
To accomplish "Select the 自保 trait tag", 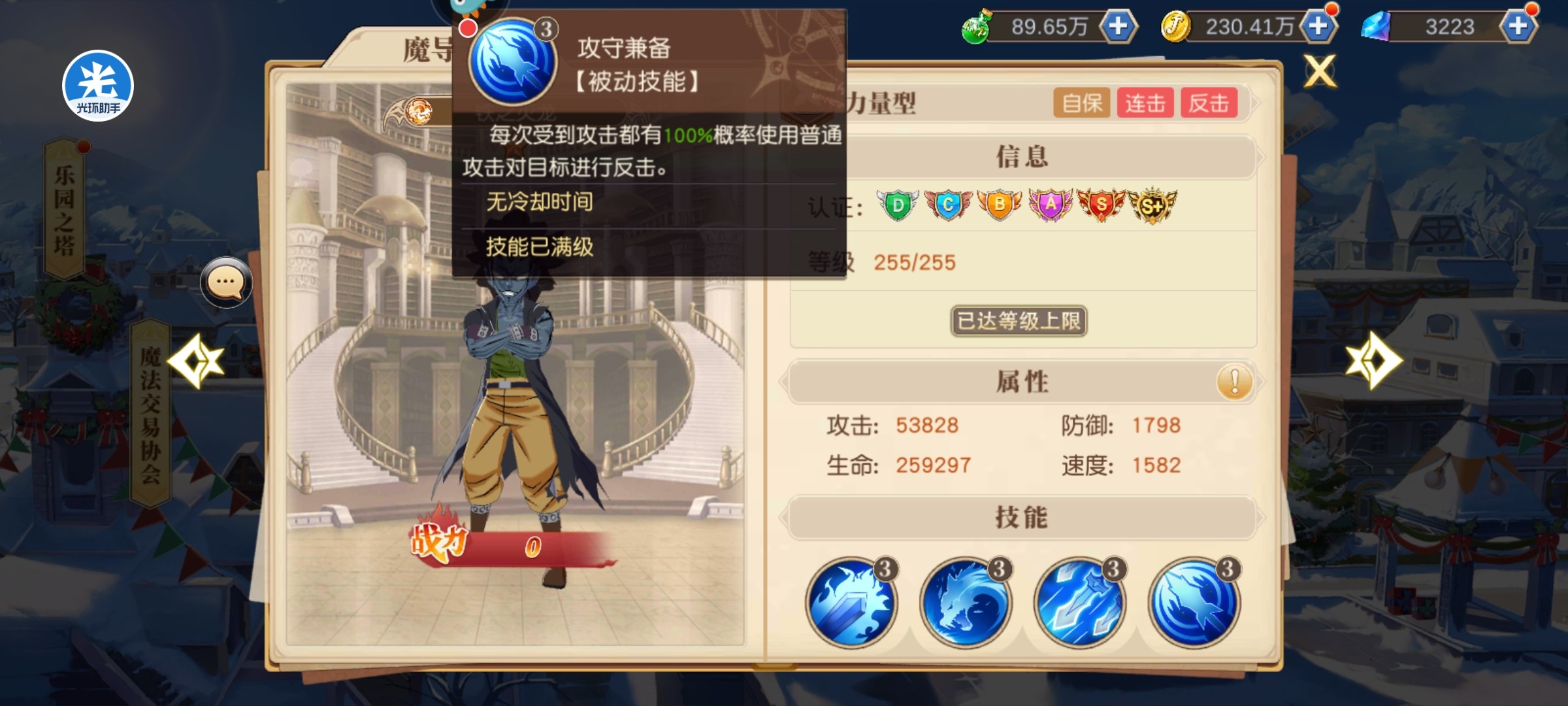I will pos(1082,103).
